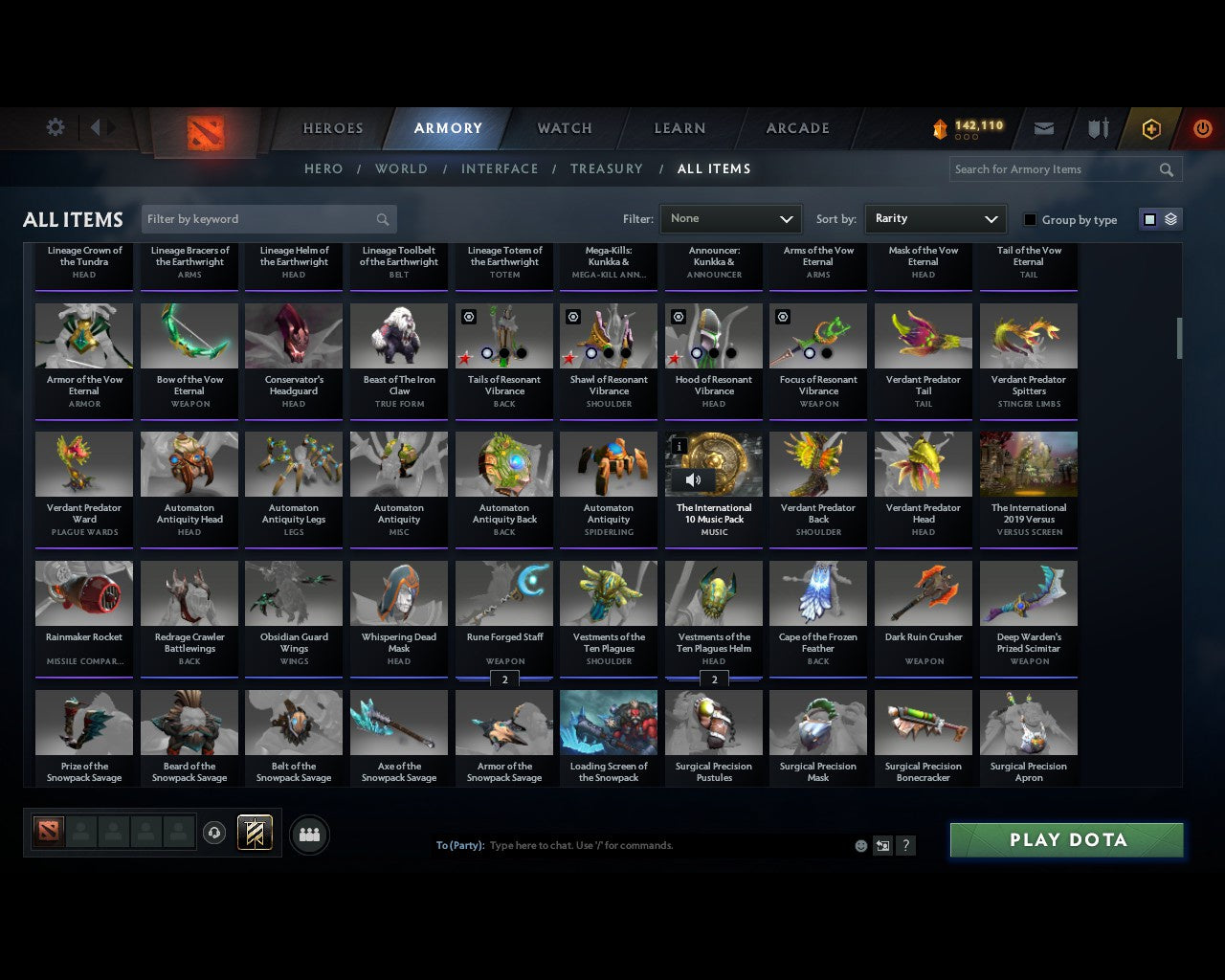
Task: Open the guild banner icon near party slots
Action: click(x=255, y=832)
